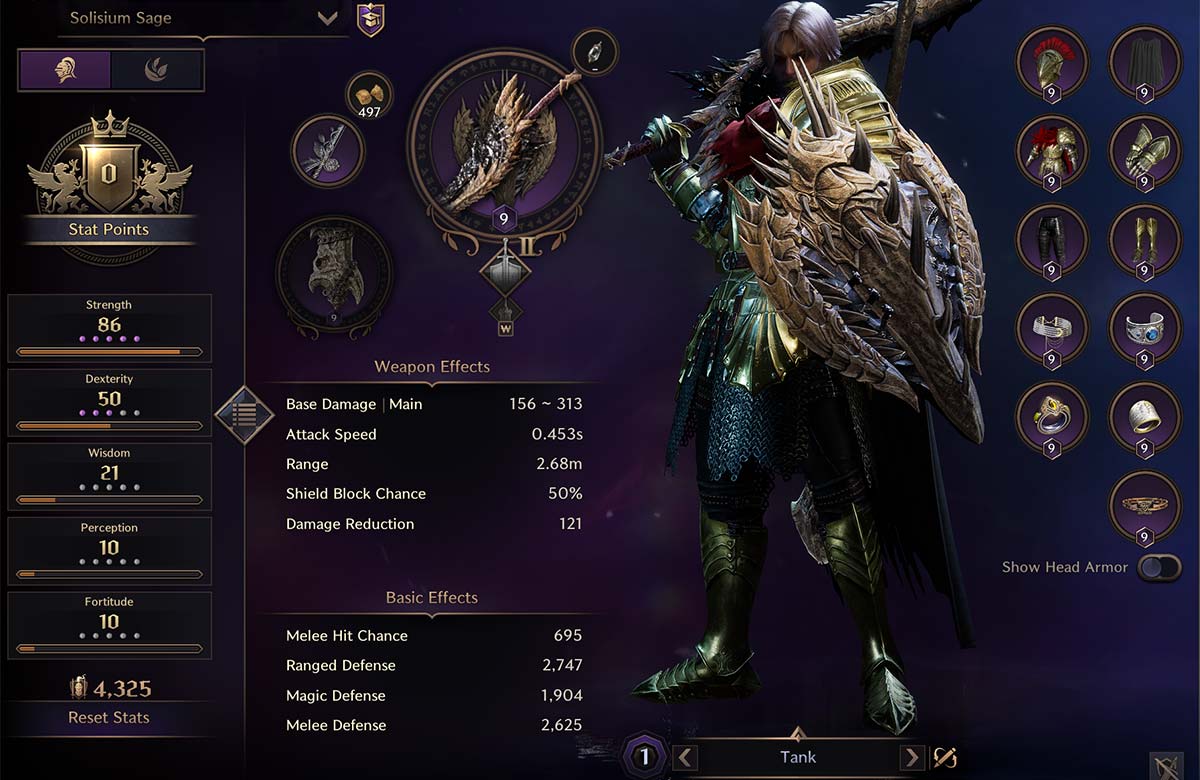Select the Wisdom stat row
Image resolution: width=1200 pixels, height=780 pixels.
point(110,476)
